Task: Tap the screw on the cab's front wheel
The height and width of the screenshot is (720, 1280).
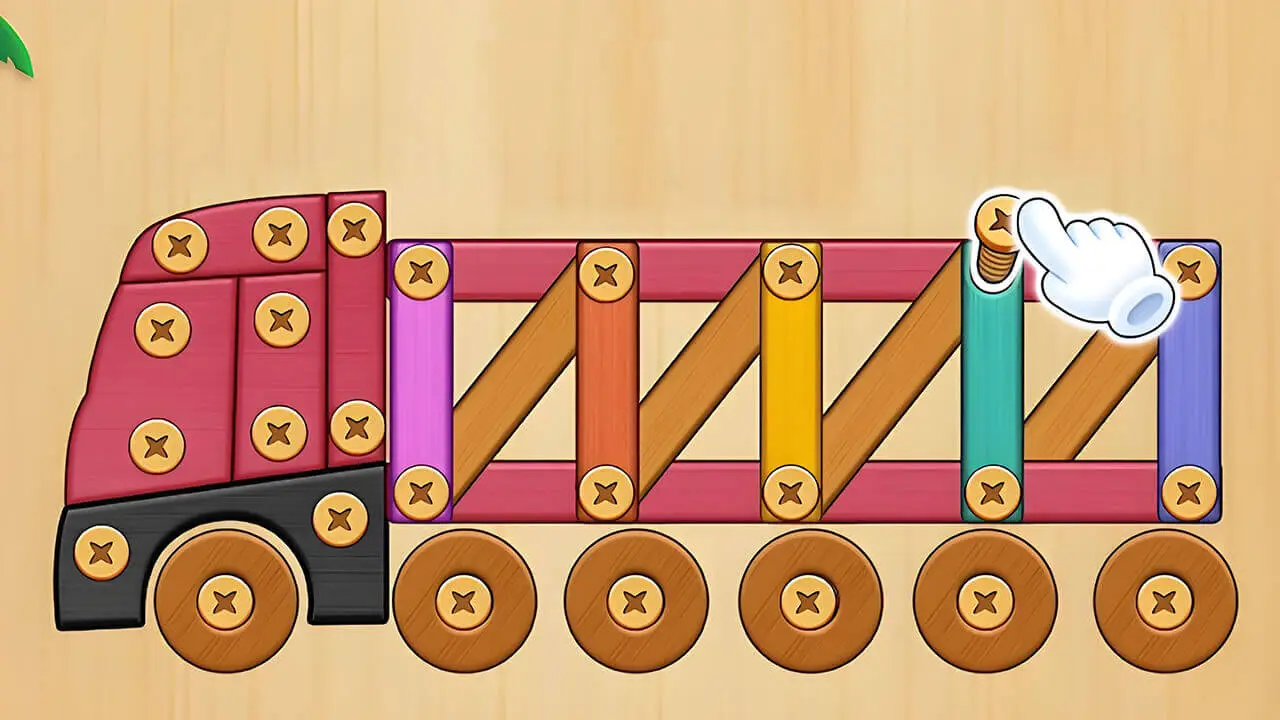Action: pos(225,603)
